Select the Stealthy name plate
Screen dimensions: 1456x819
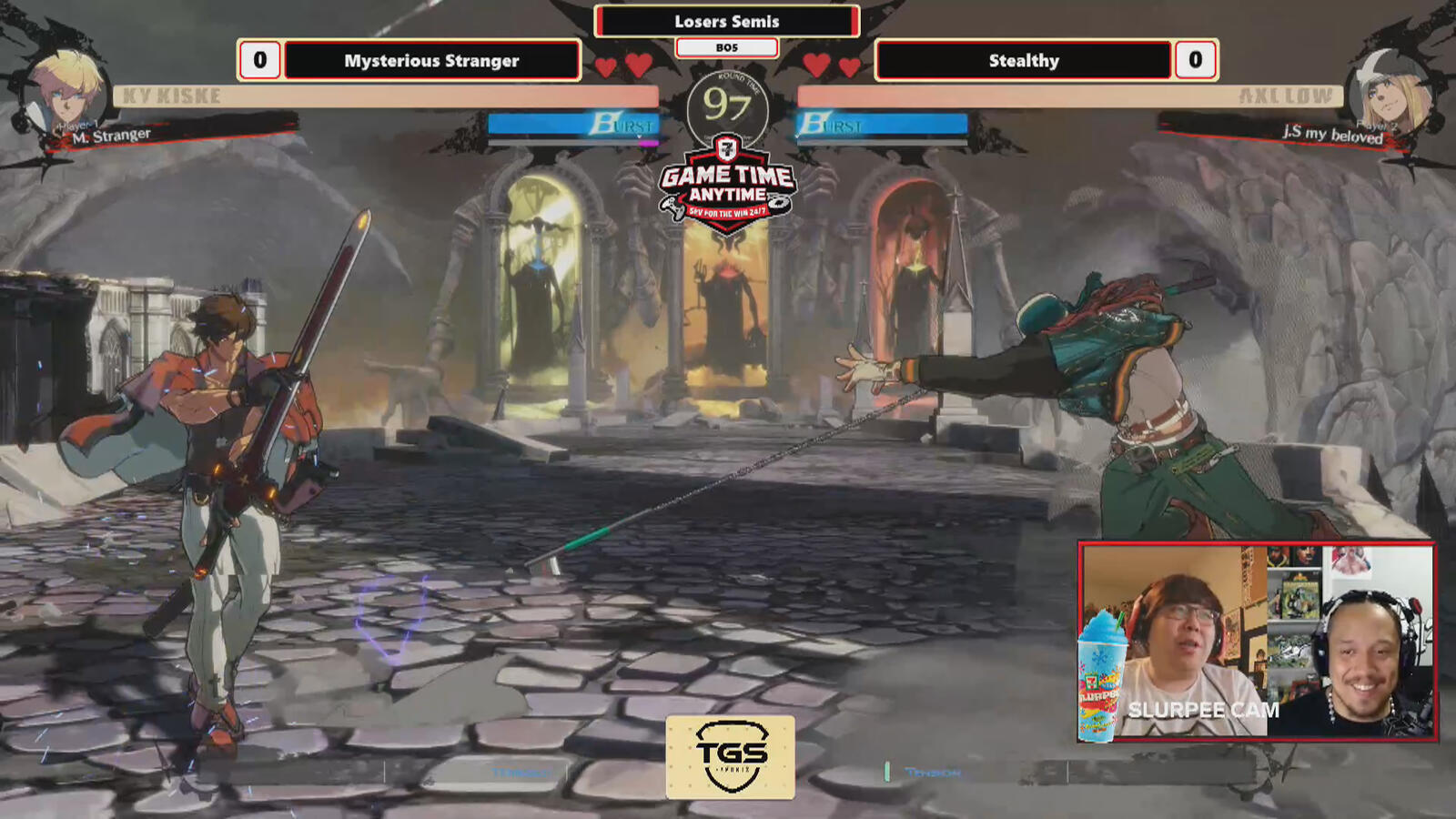pos(1024,61)
